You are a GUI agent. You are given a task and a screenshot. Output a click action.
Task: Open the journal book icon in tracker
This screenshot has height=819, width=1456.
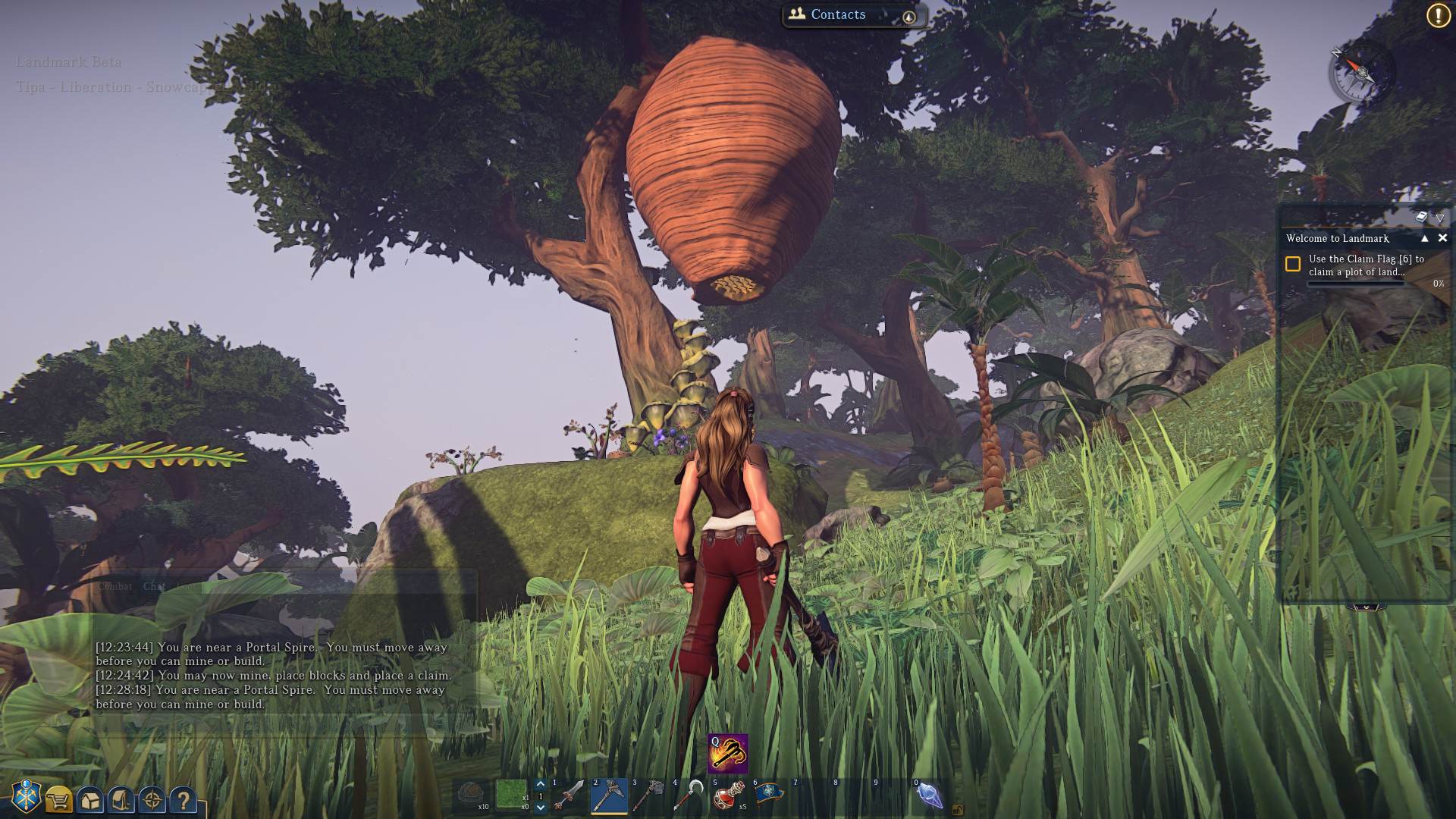(1421, 217)
